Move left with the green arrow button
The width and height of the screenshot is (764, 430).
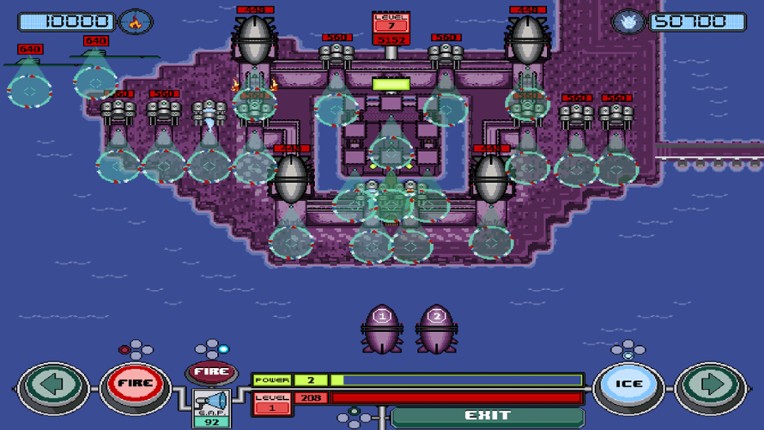pos(52,388)
